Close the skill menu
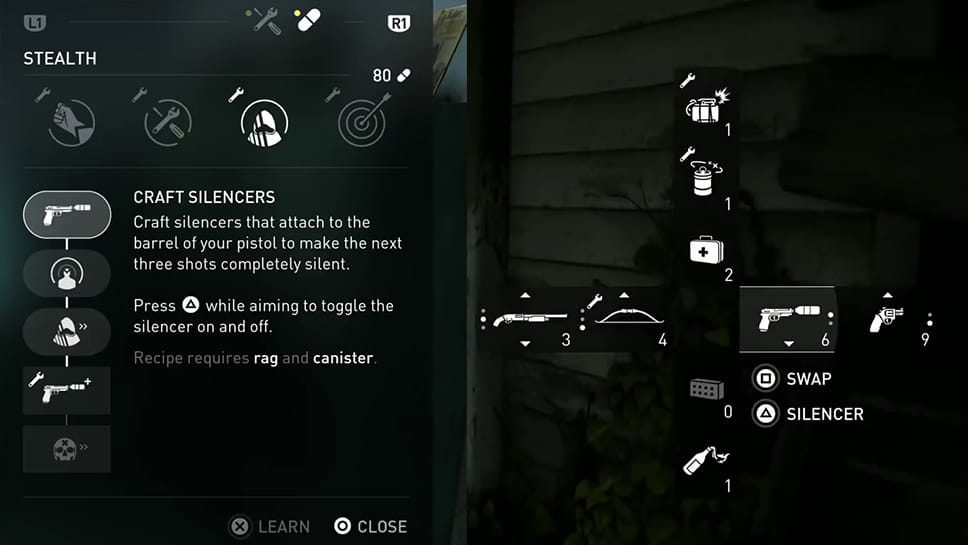This screenshot has width=968, height=545. 371,526
